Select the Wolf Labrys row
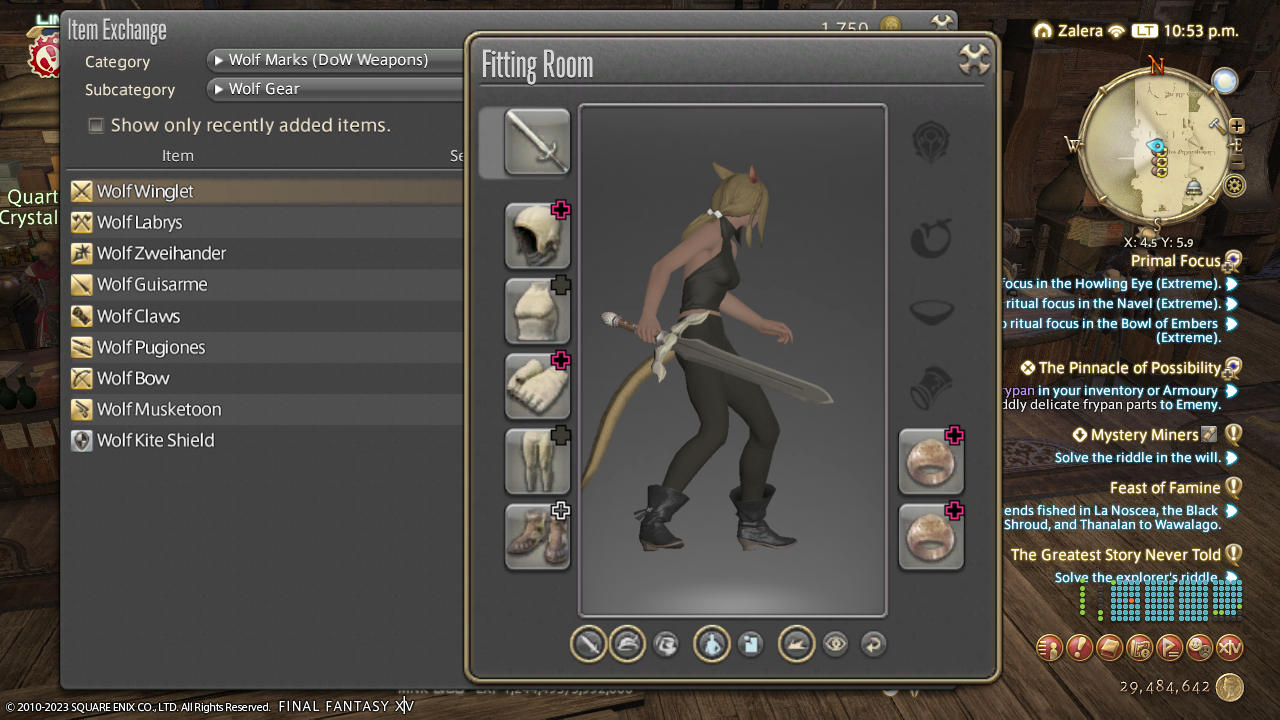The image size is (1280, 720). click(140, 222)
